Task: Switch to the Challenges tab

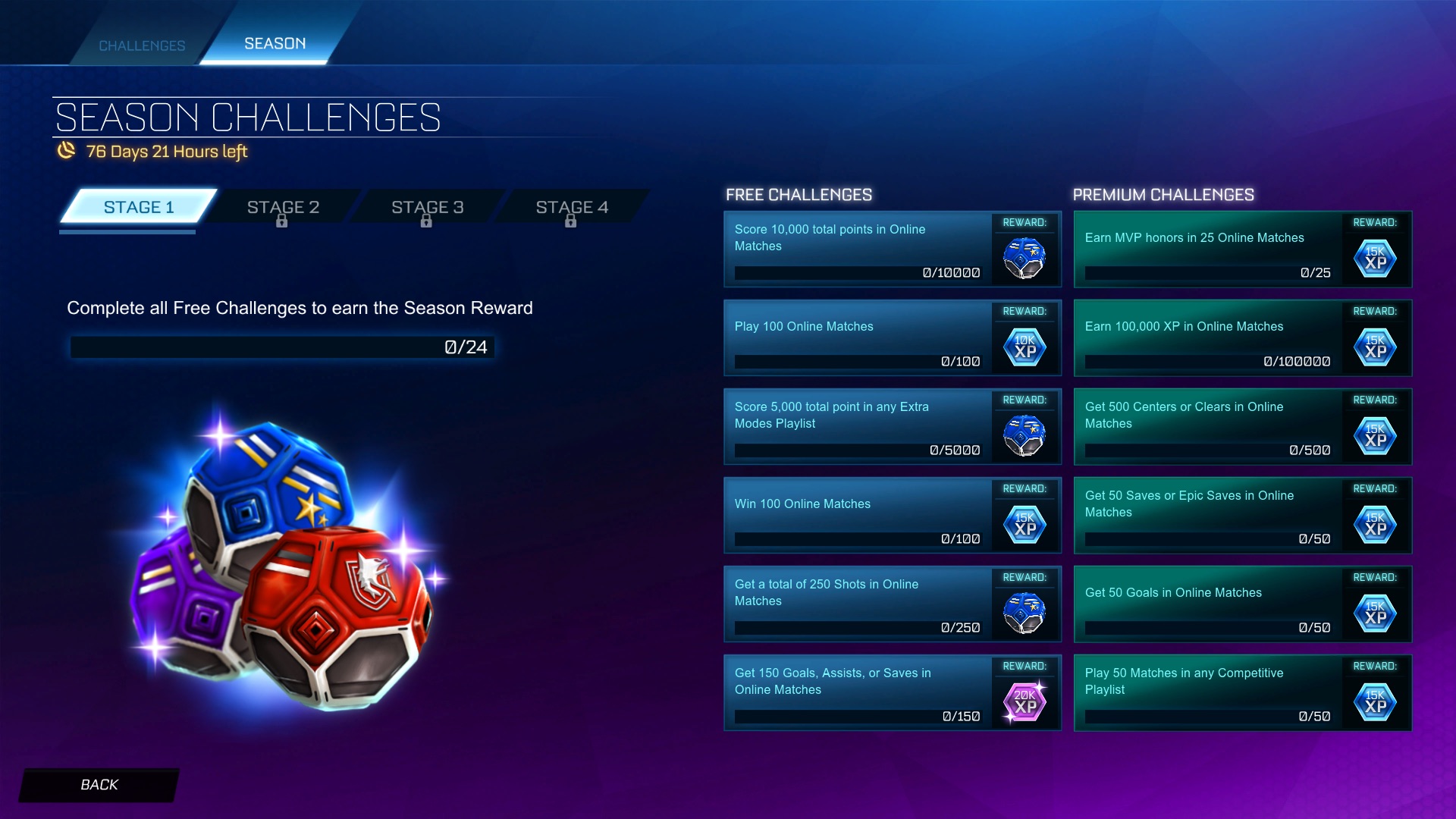Action: coord(141,45)
